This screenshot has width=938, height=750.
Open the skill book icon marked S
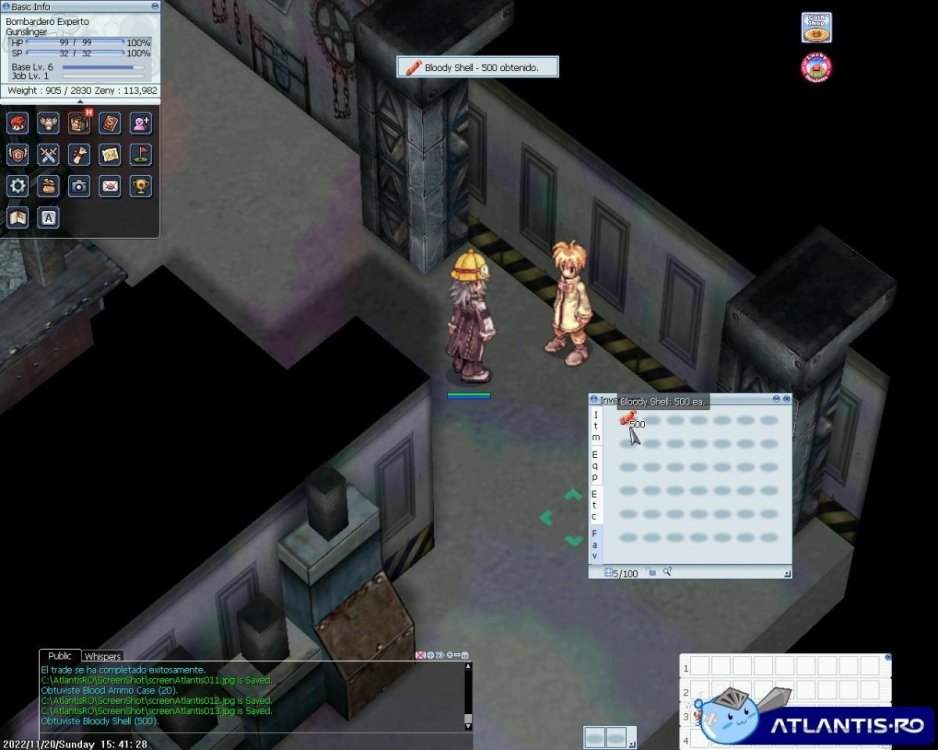110,123
